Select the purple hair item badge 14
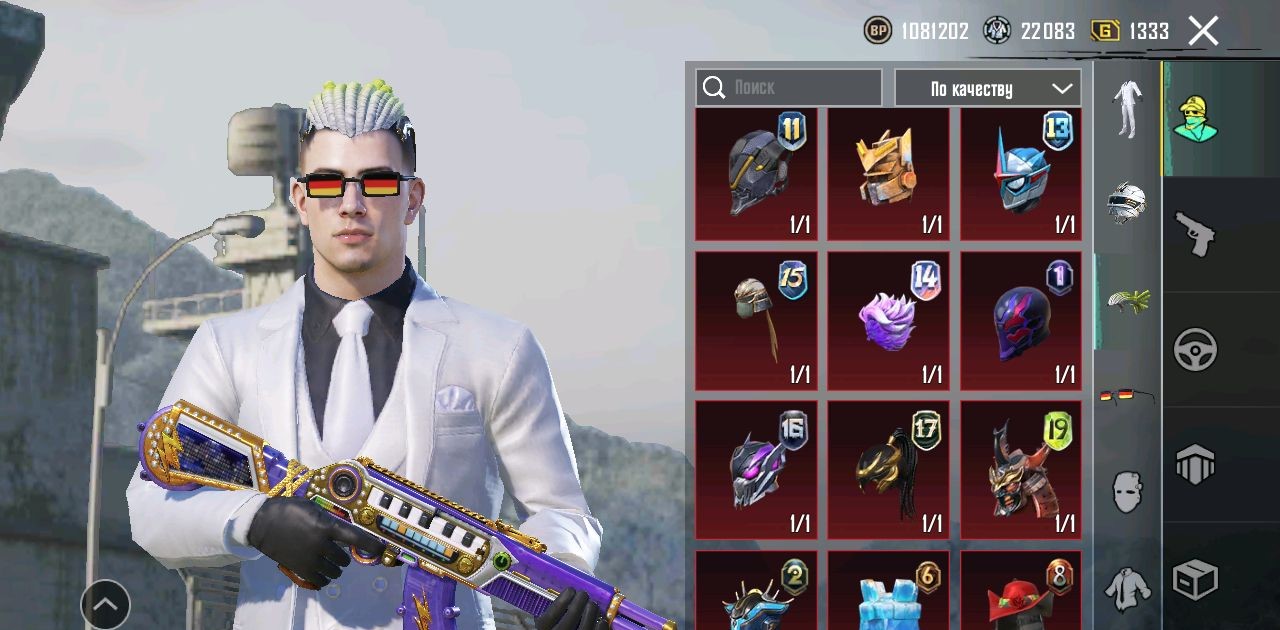The width and height of the screenshot is (1280, 630). click(x=888, y=320)
